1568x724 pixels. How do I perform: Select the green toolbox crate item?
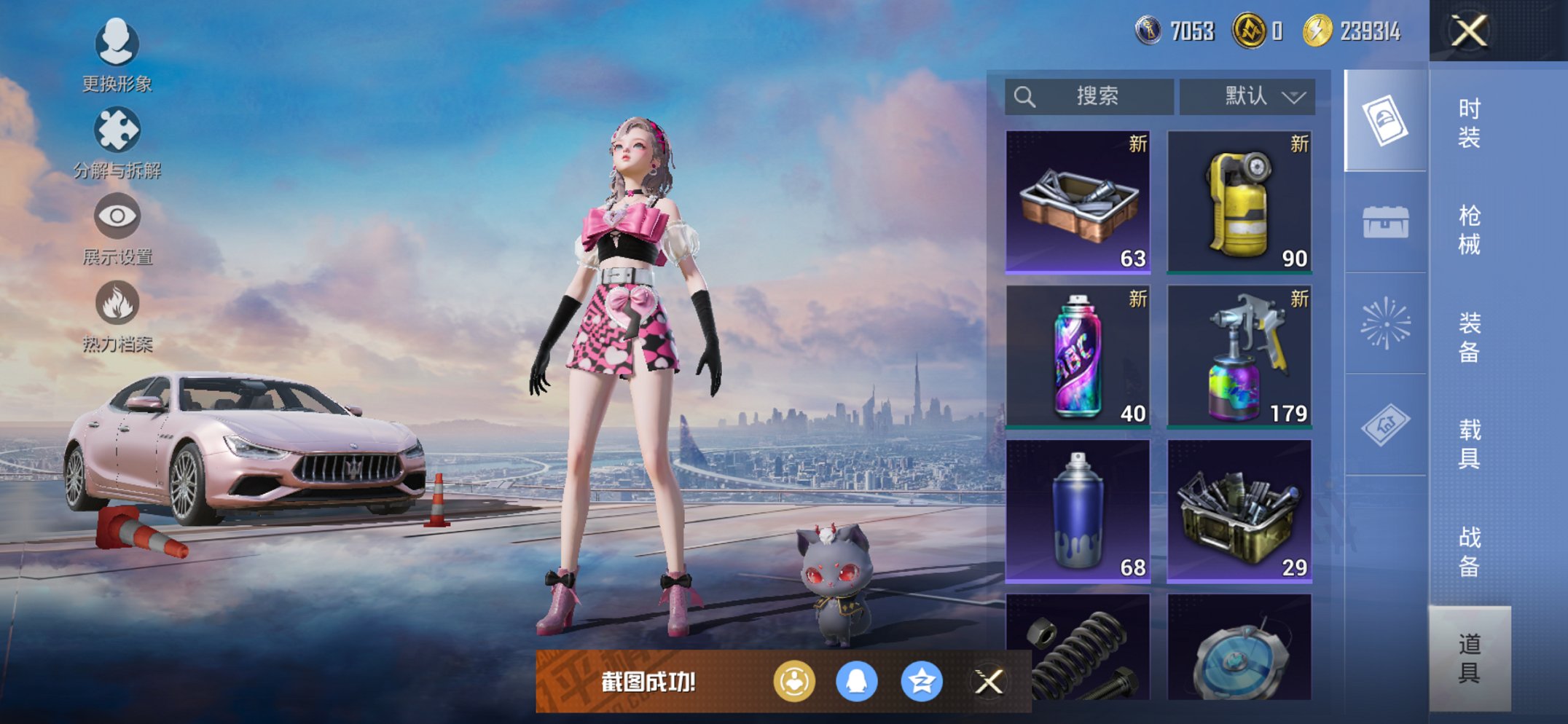[1239, 511]
